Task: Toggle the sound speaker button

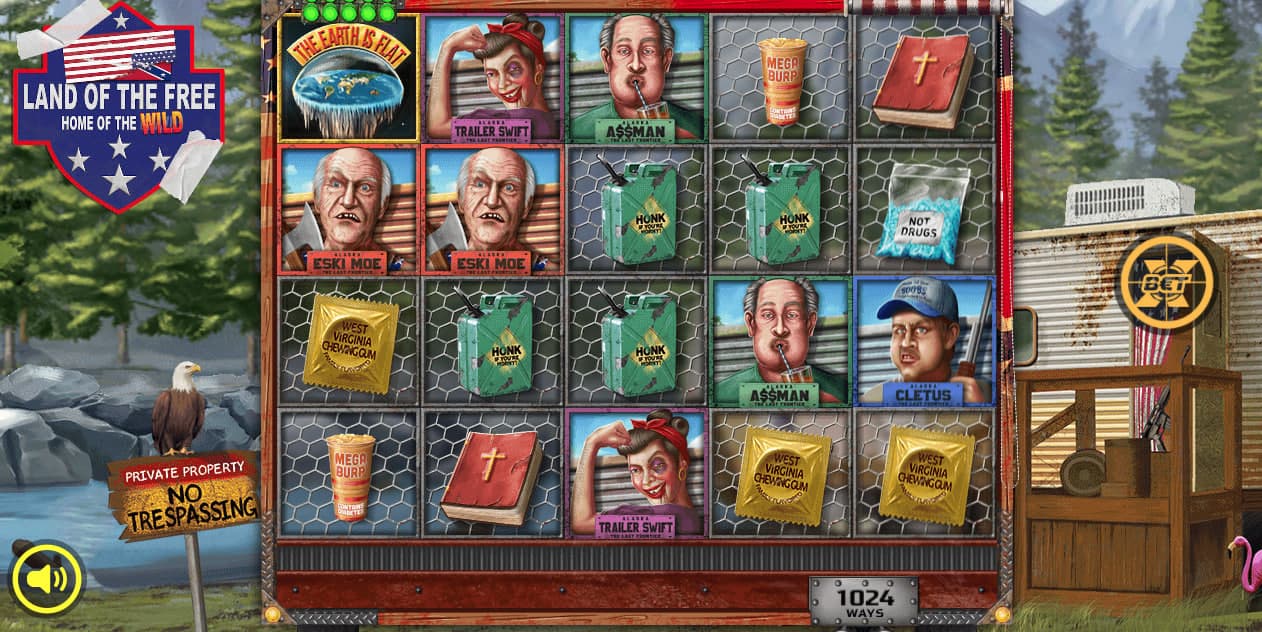Action: tap(47, 578)
